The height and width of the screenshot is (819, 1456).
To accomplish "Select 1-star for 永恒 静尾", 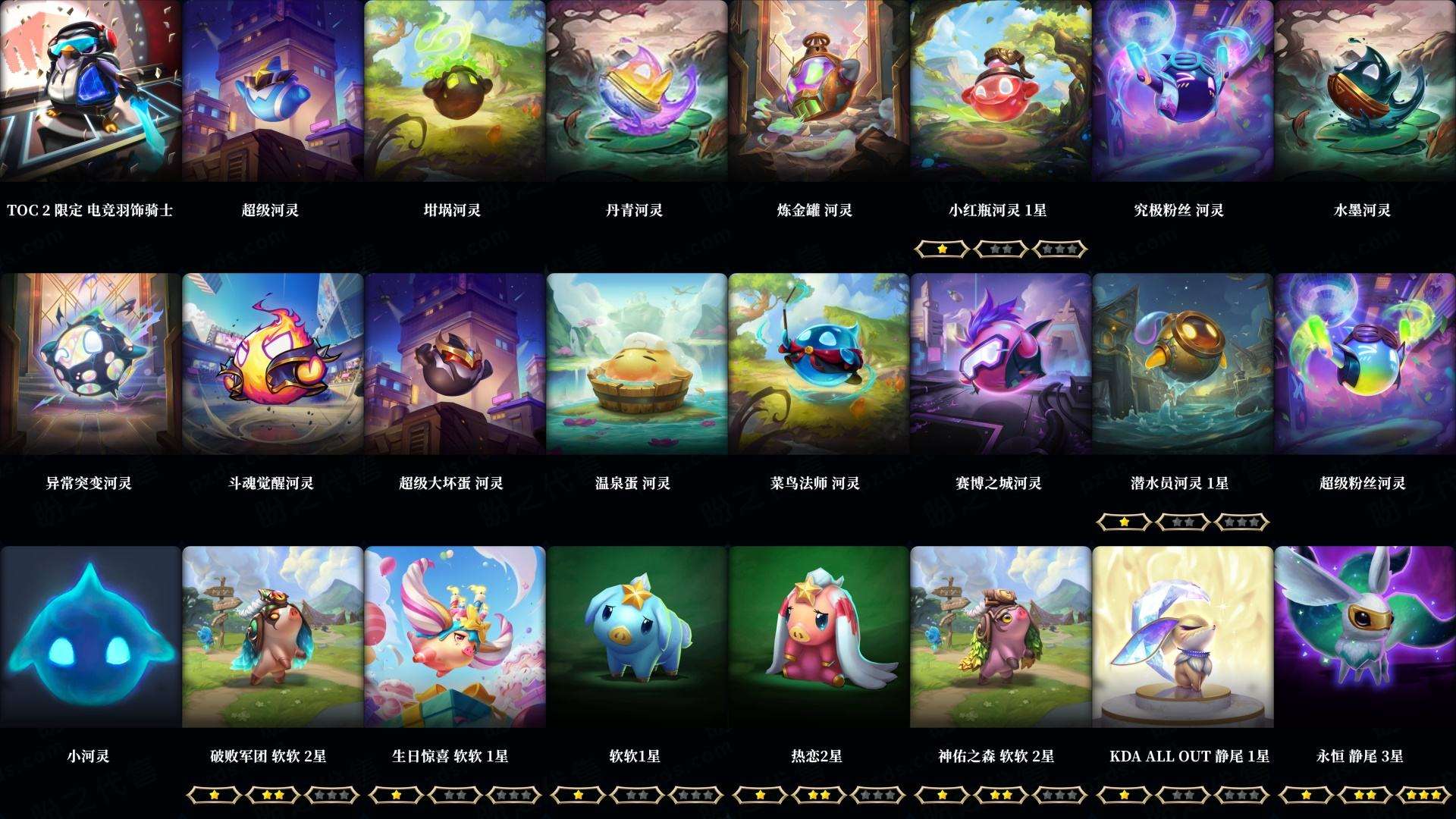I will pos(1307,795).
